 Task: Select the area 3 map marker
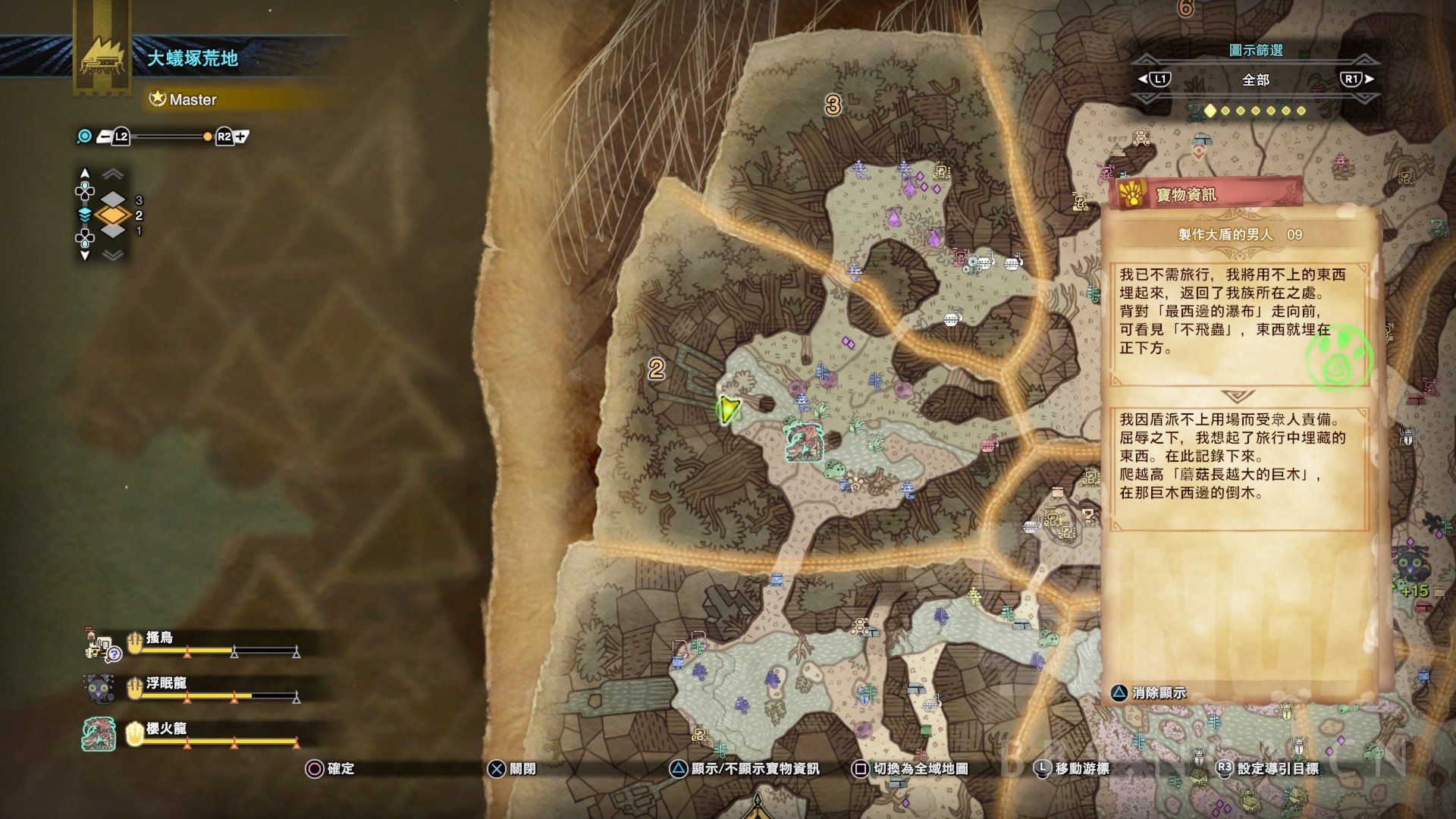tap(833, 105)
